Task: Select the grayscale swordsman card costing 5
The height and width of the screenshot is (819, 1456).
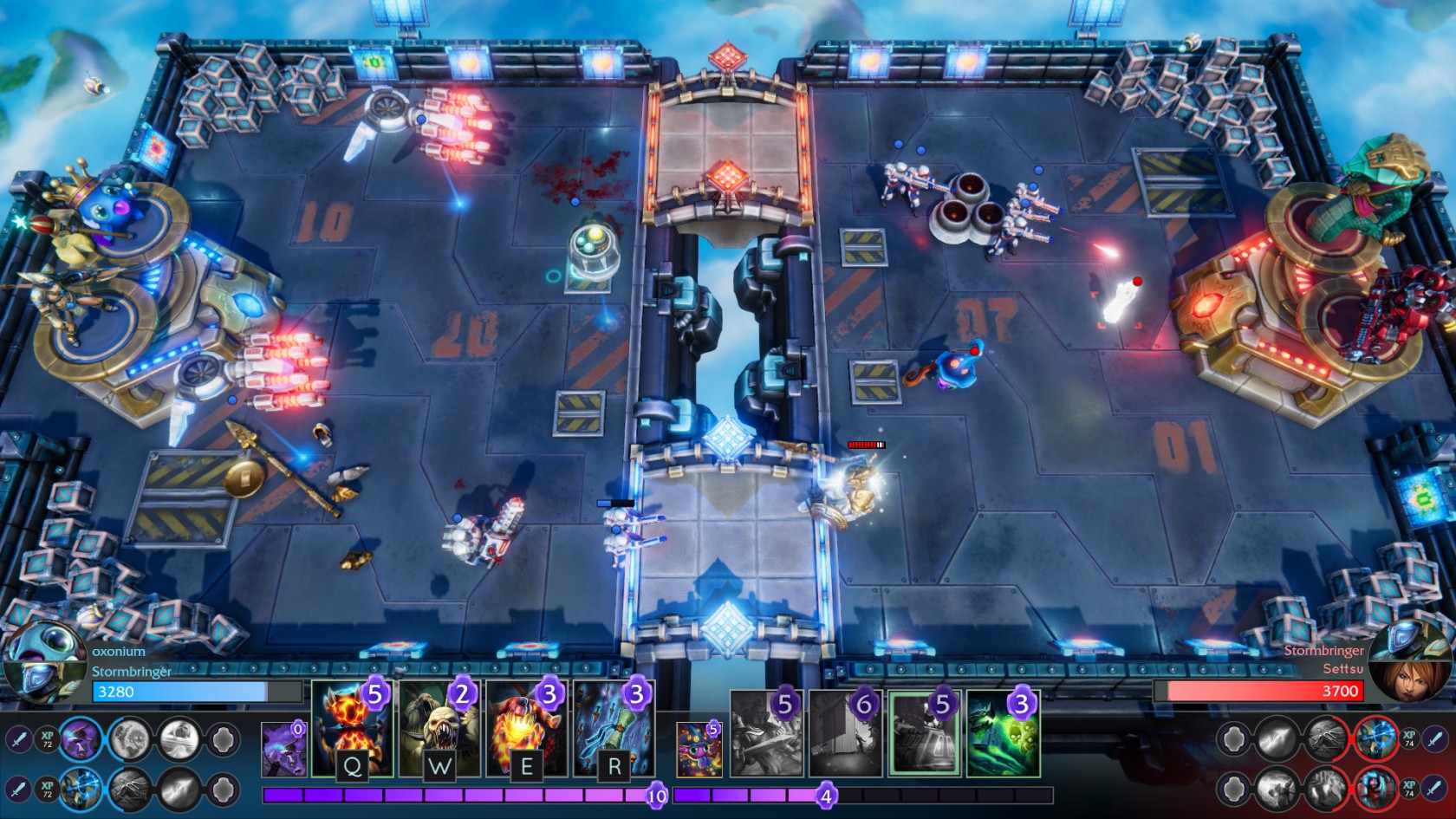Action: pyautogui.click(x=766, y=733)
